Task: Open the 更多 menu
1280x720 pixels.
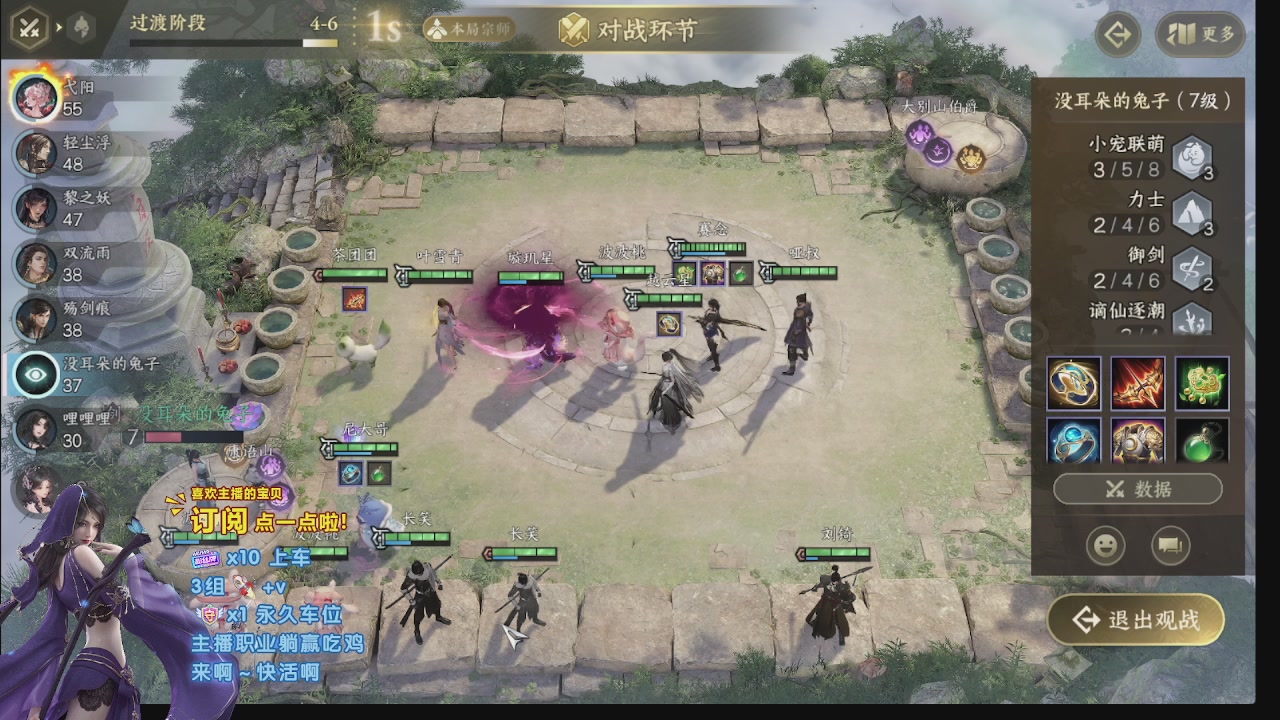Action: tap(1201, 35)
